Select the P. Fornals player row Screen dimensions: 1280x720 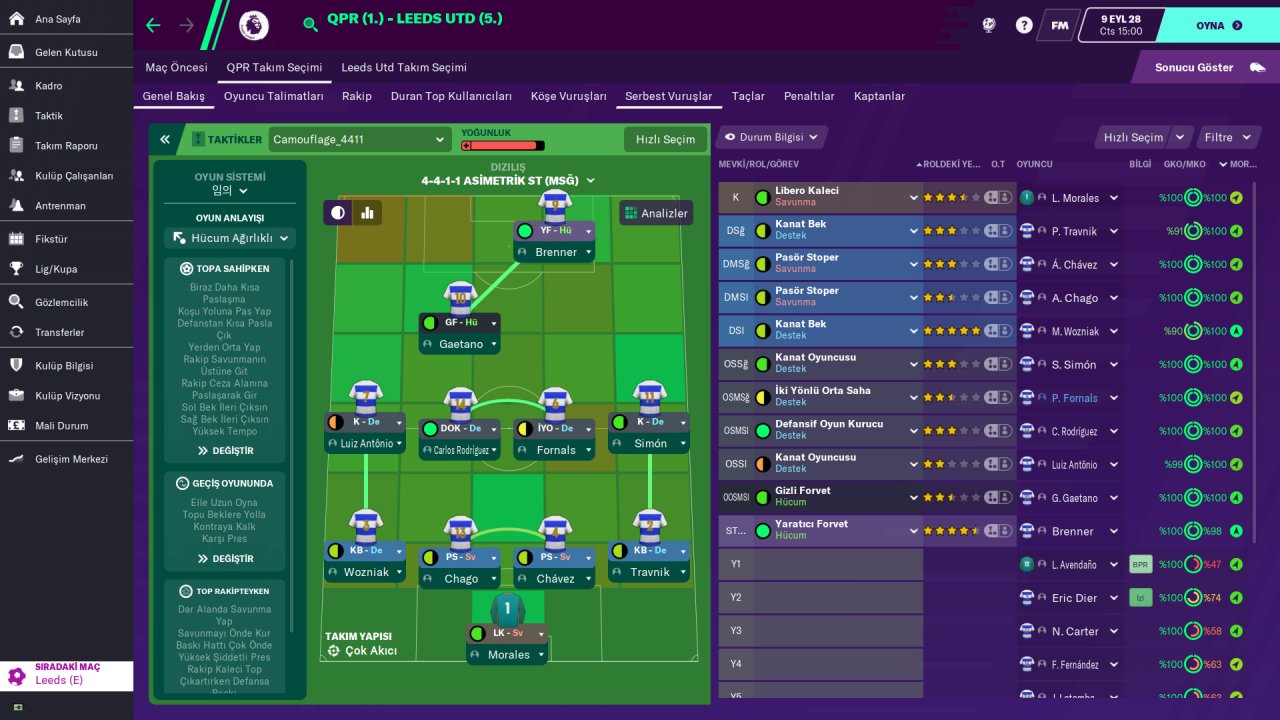coord(1074,398)
